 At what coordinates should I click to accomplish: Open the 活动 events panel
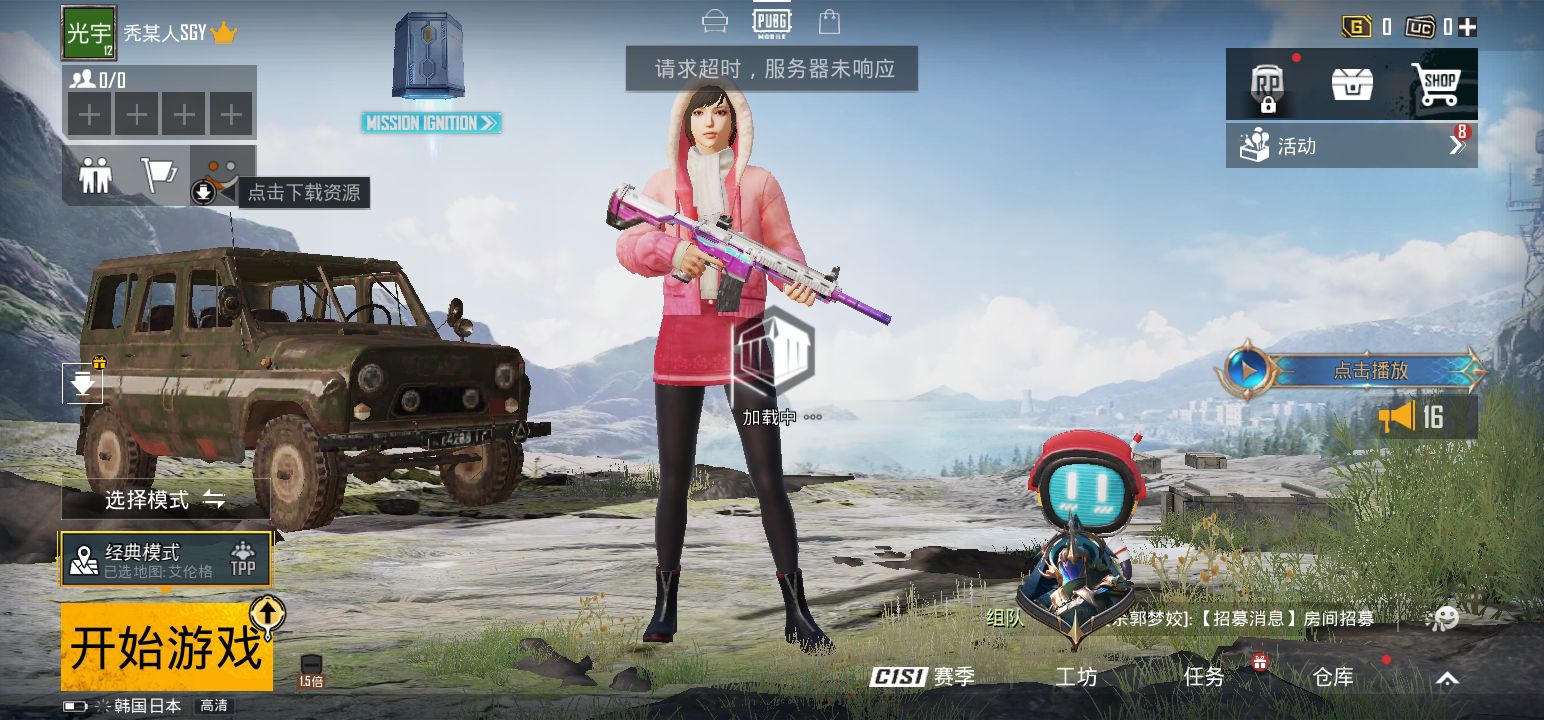coord(1351,146)
